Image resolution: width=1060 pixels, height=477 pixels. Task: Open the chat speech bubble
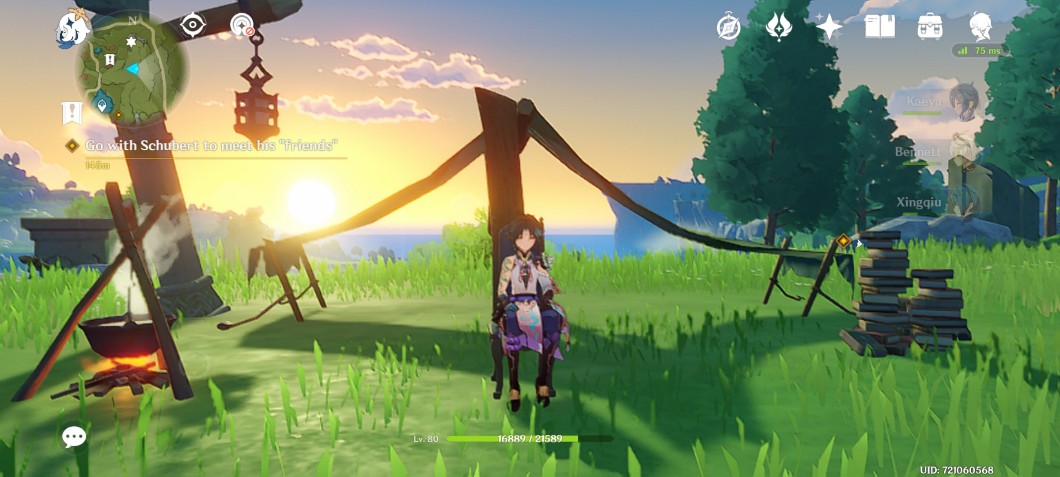74,436
